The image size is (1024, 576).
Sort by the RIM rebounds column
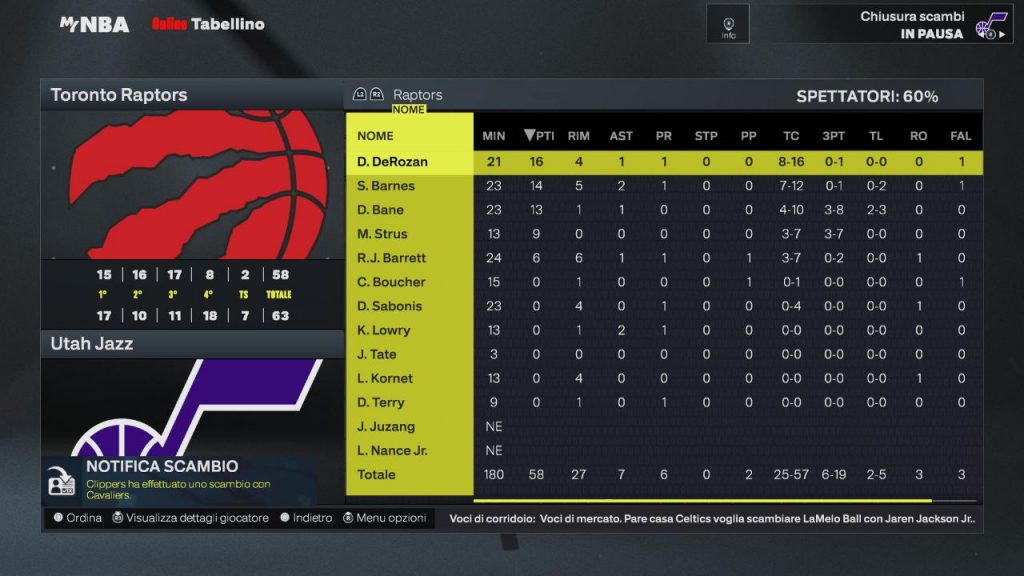pyautogui.click(x=578, y=136)
